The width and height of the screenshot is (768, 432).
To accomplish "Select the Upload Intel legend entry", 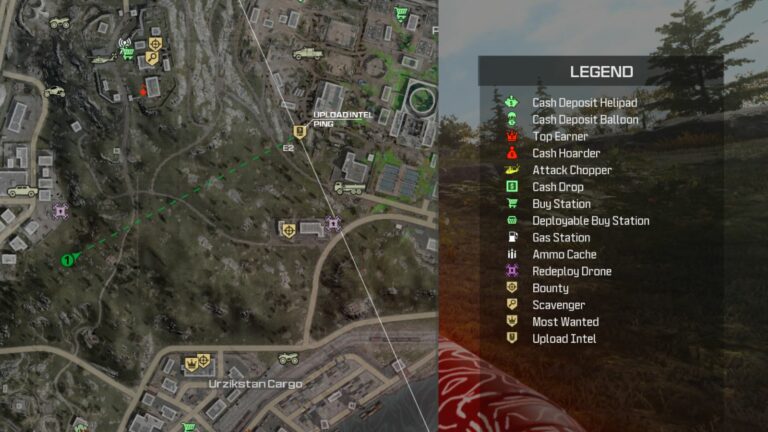I will pyautogui.click(x=564, y=339).
